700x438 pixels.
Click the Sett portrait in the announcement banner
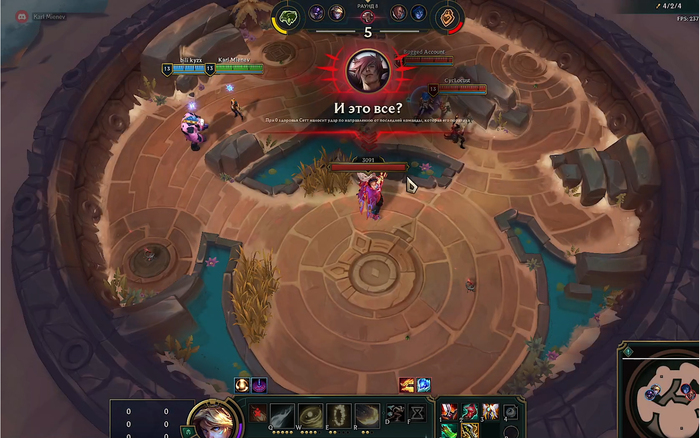pos(367,70)
